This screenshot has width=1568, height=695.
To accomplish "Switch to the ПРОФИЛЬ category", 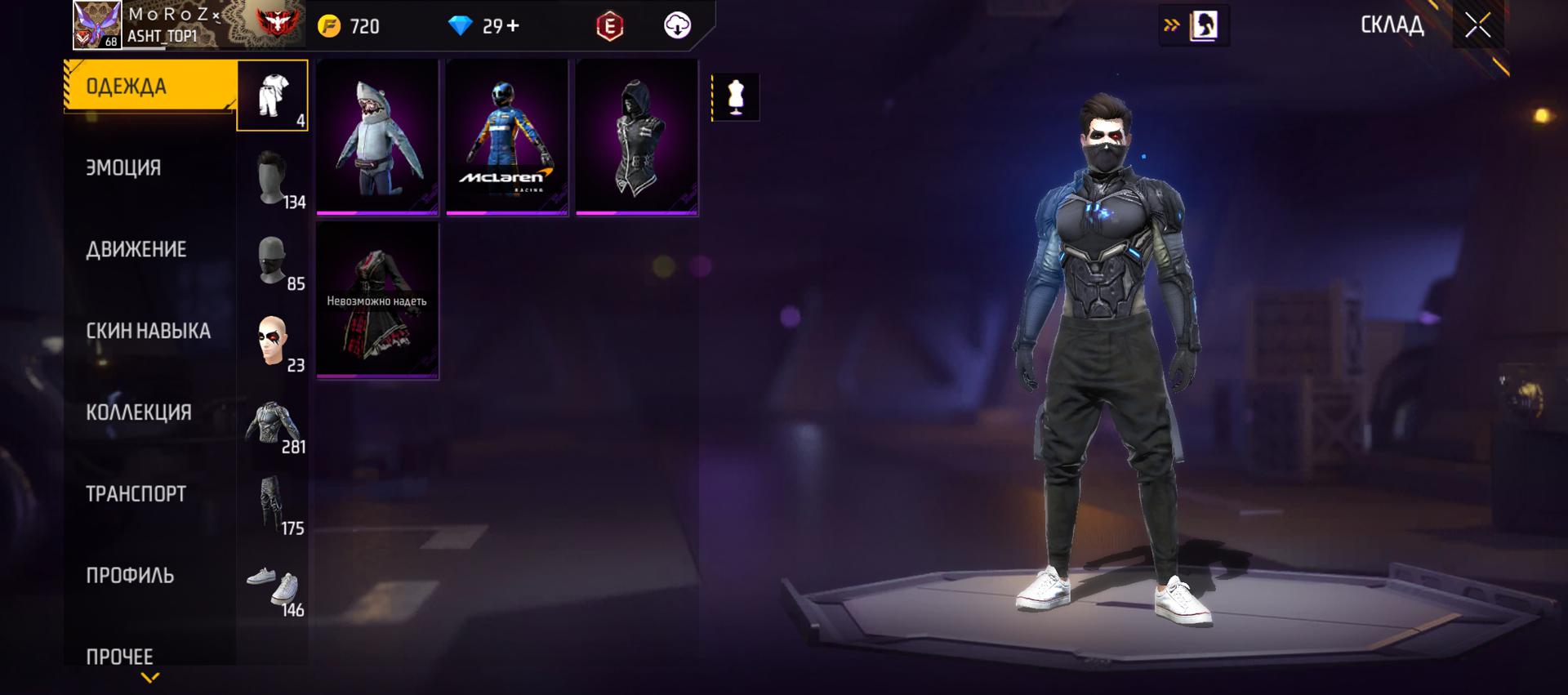I will click(x=130, y=576).
